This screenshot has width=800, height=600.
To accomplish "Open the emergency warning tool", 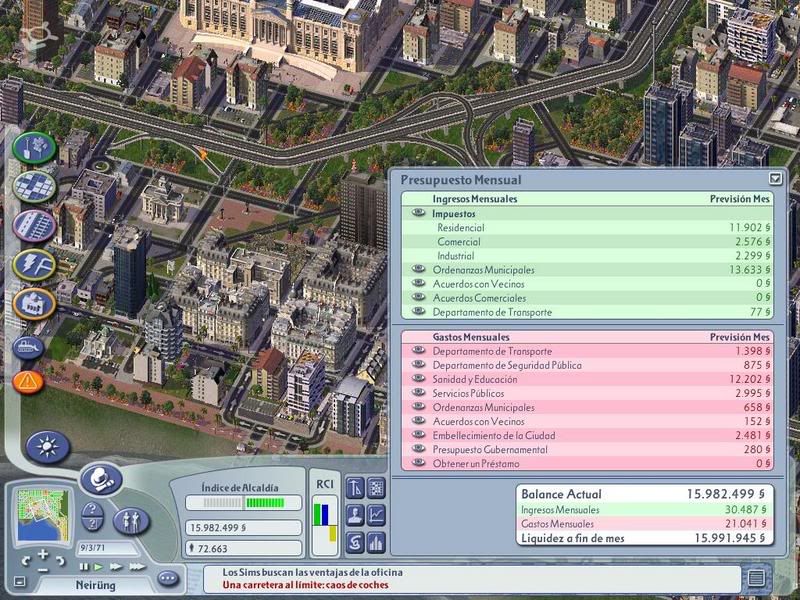I will click(28, 381).
